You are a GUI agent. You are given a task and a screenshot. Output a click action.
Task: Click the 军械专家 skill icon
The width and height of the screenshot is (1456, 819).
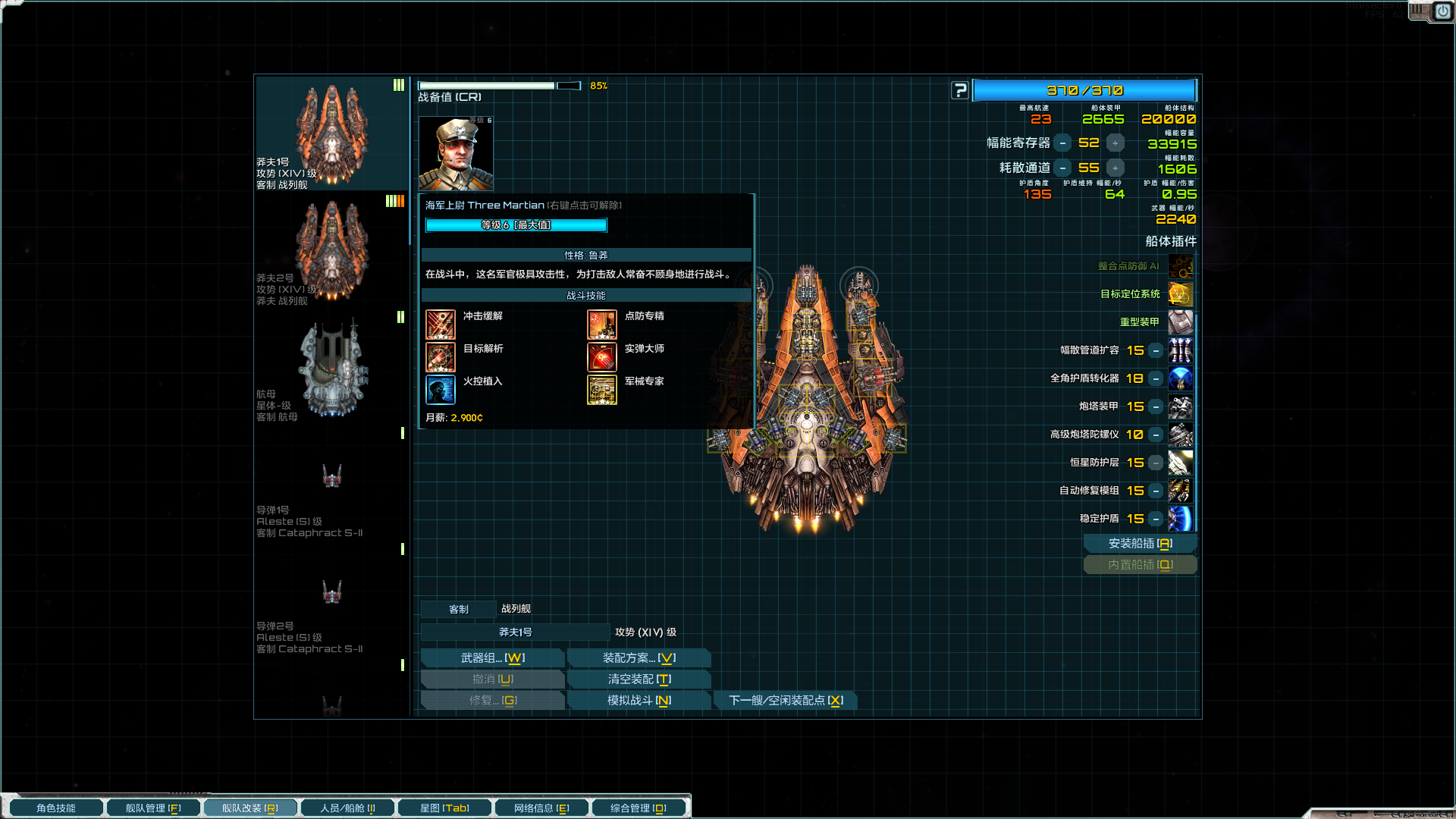pos(601,389)
